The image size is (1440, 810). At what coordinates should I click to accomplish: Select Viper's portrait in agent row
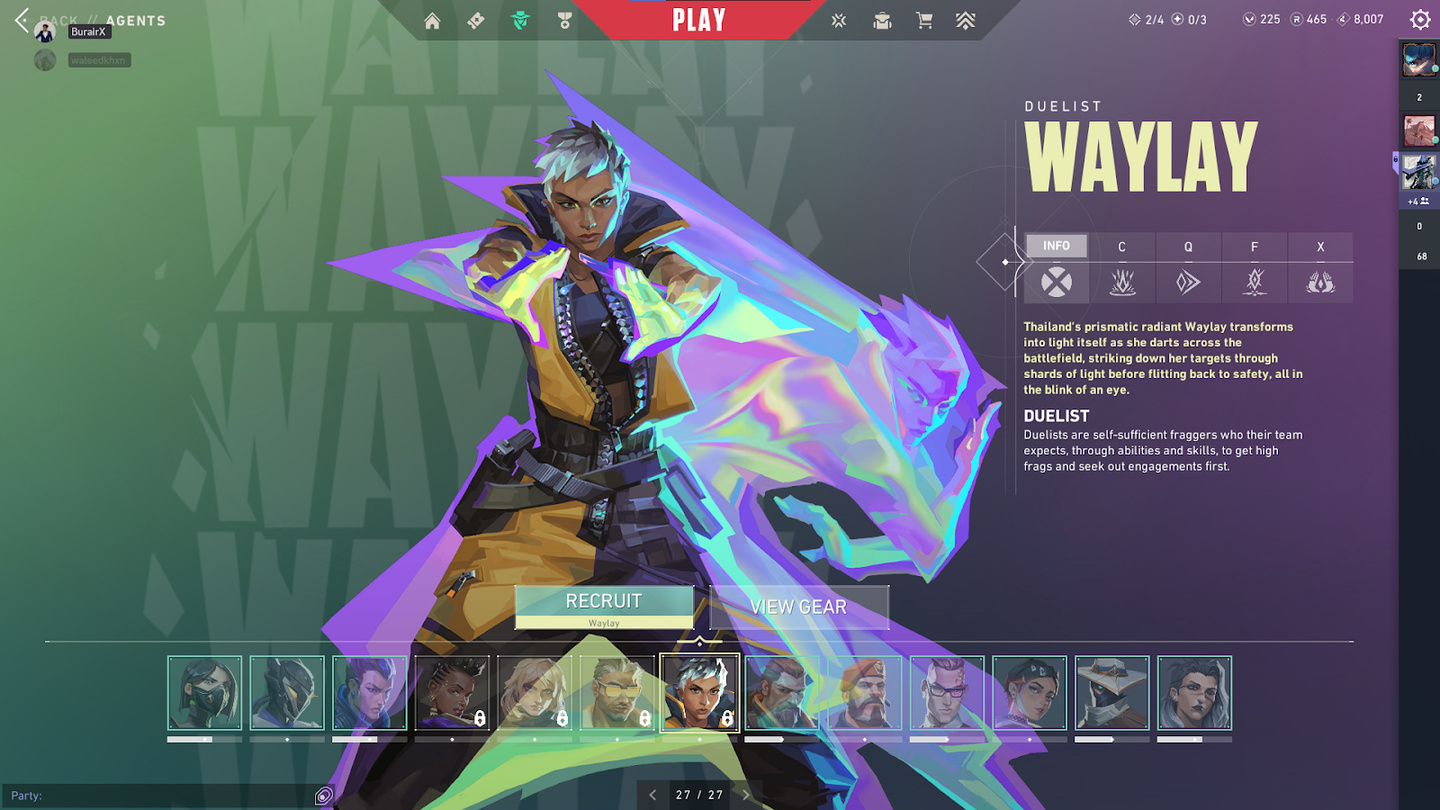pos(205,693)
